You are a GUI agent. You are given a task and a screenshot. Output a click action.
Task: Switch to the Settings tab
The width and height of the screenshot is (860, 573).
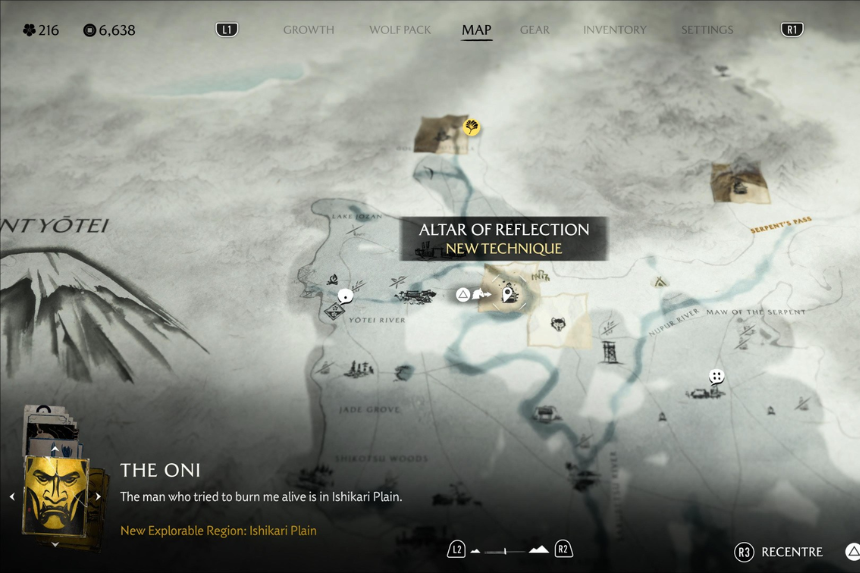[x=707, y=30]
